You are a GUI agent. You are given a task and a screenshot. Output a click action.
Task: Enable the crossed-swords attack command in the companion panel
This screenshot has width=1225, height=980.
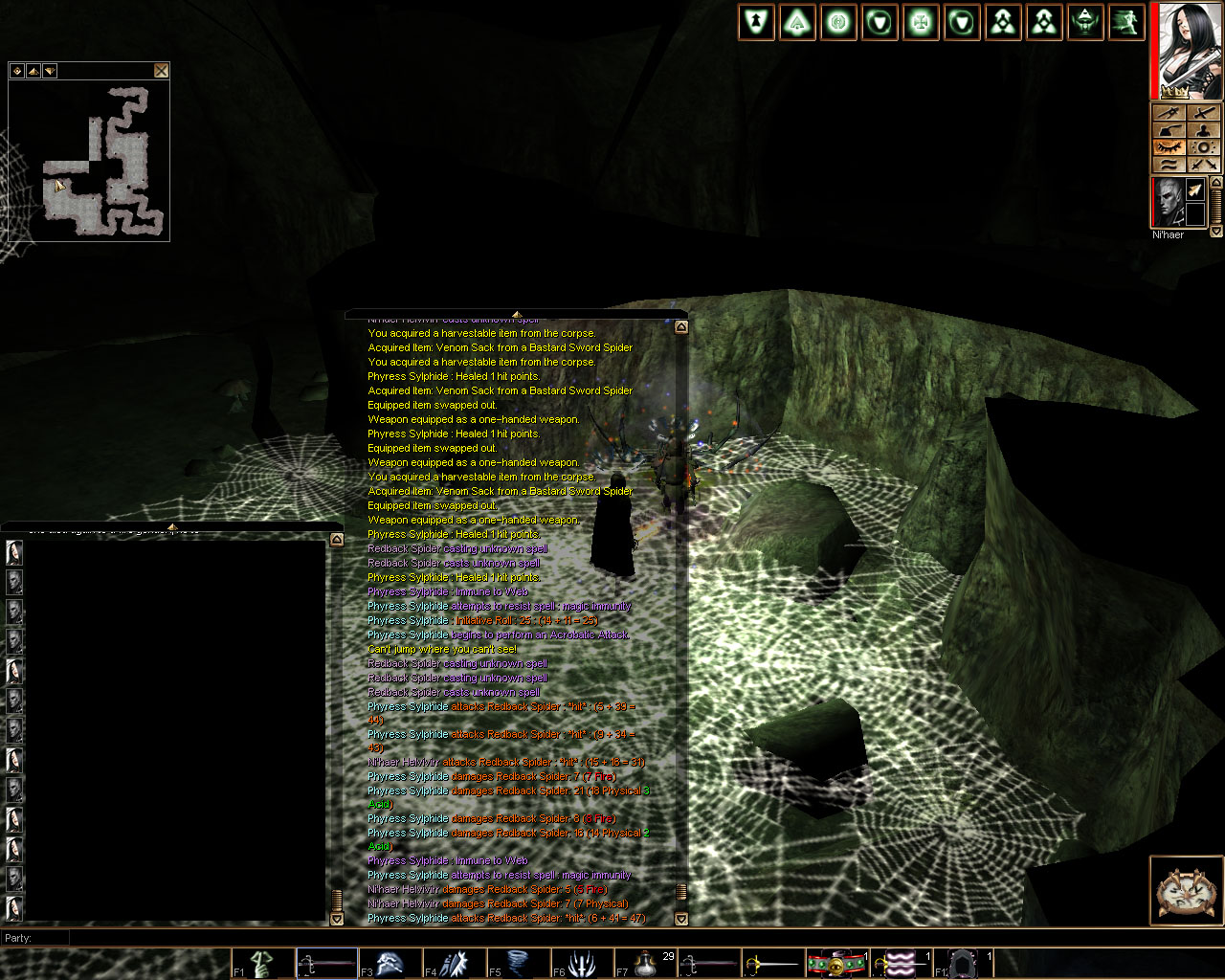(1205, 165)
